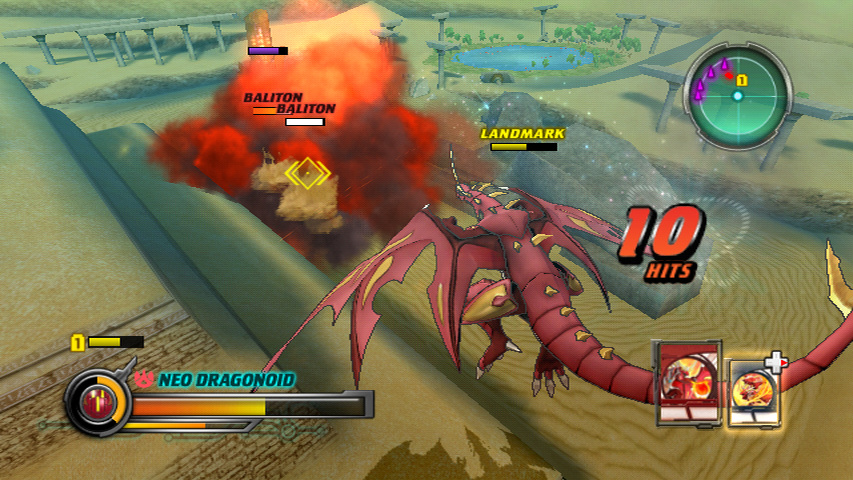Click the circular radar minimap
The width and height of the screenshot is (853, 480).
pyautogui.click(x=737, y=96)
